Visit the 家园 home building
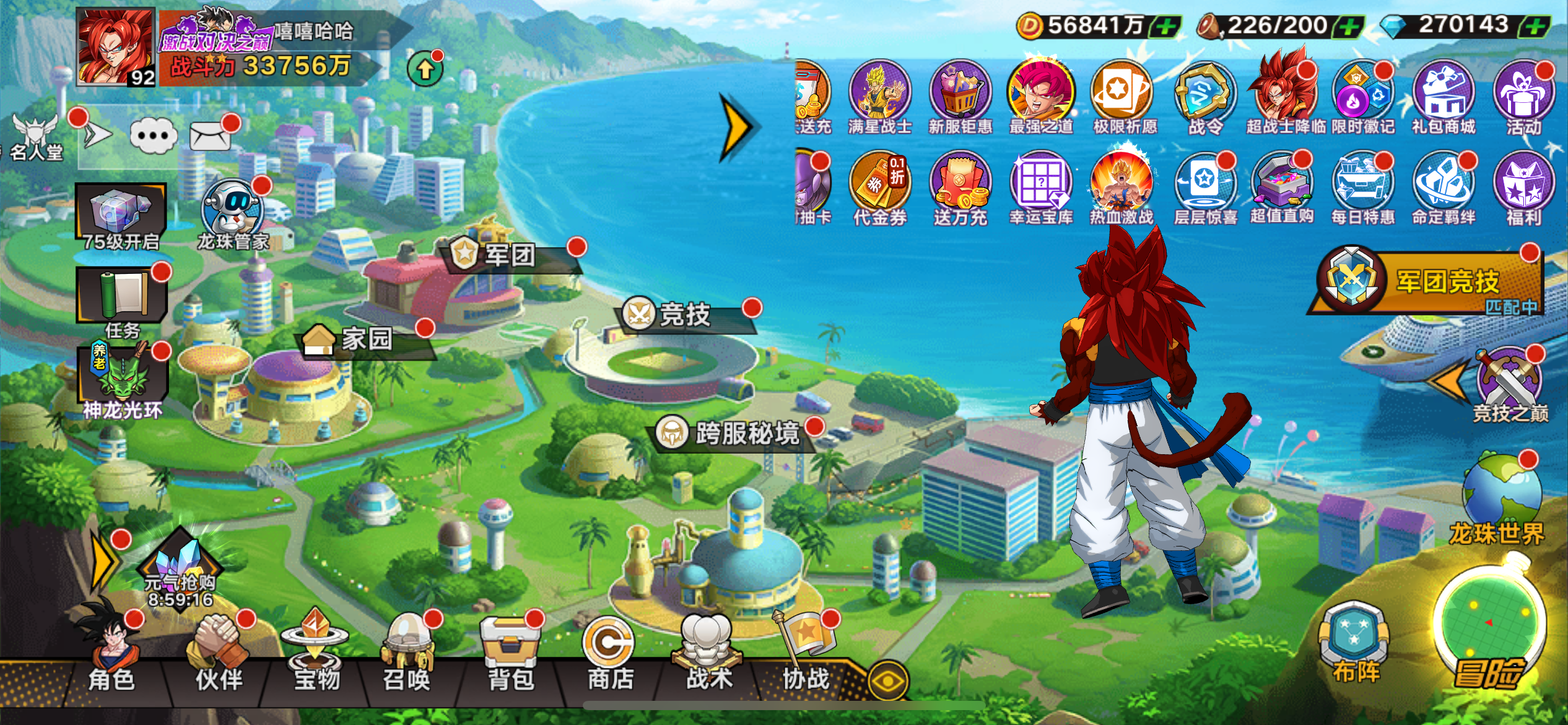The width and height of the screenshot is (1568, 725). pyautogui.click(x=365, y=339)
